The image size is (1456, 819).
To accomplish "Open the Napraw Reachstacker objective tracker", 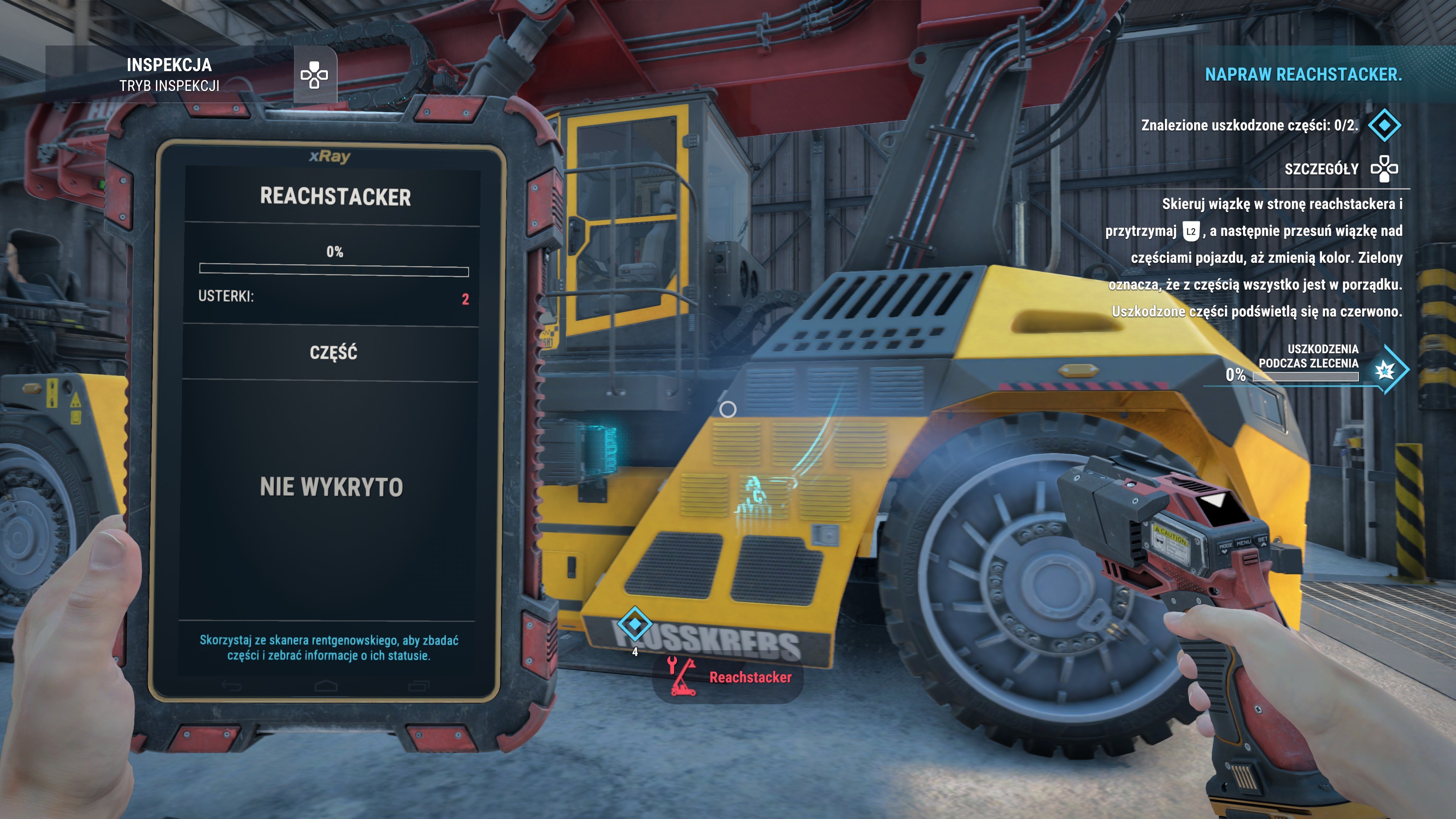I will [1303, 75].
